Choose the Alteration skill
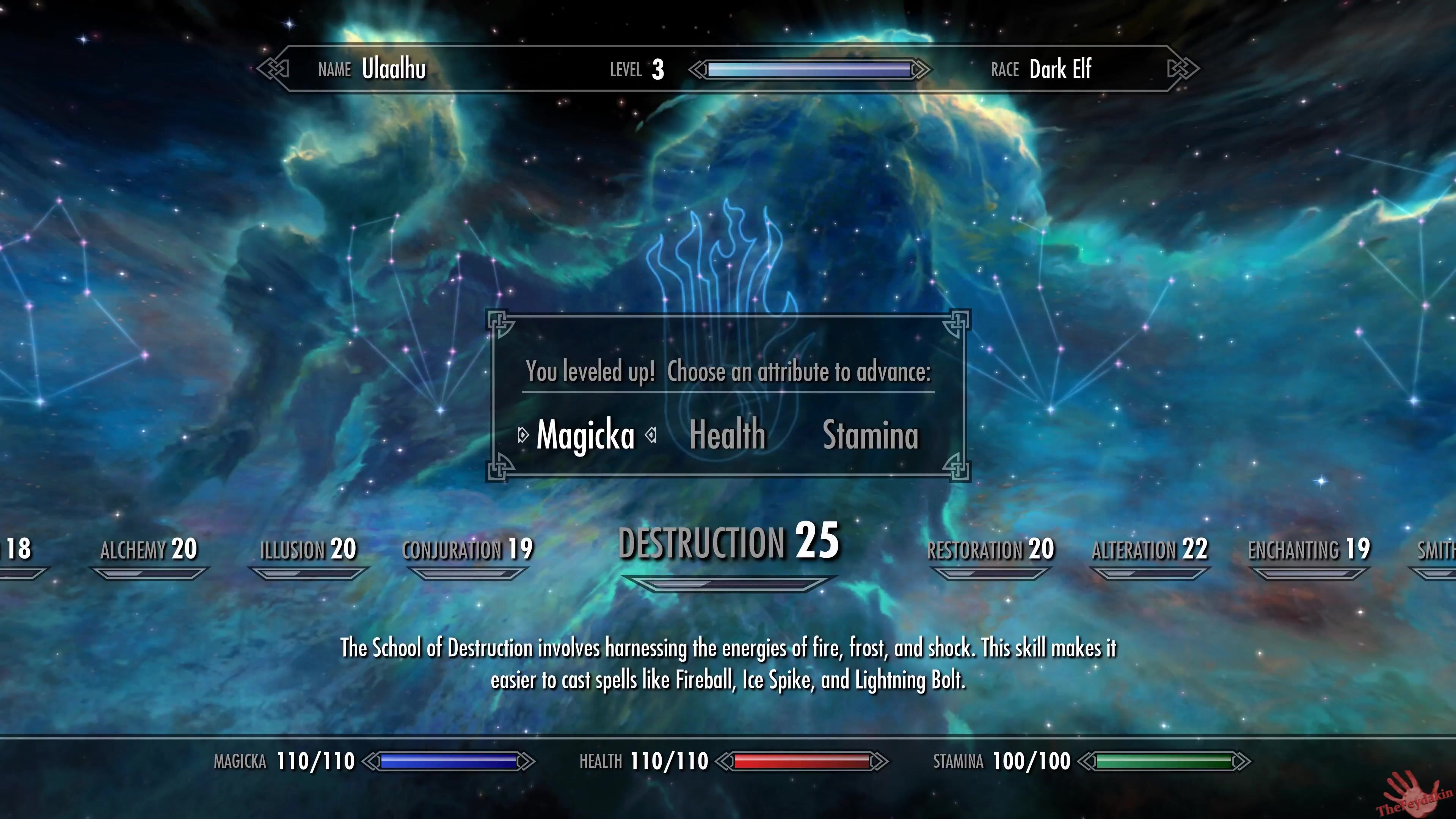 (x=1150, y=549)
